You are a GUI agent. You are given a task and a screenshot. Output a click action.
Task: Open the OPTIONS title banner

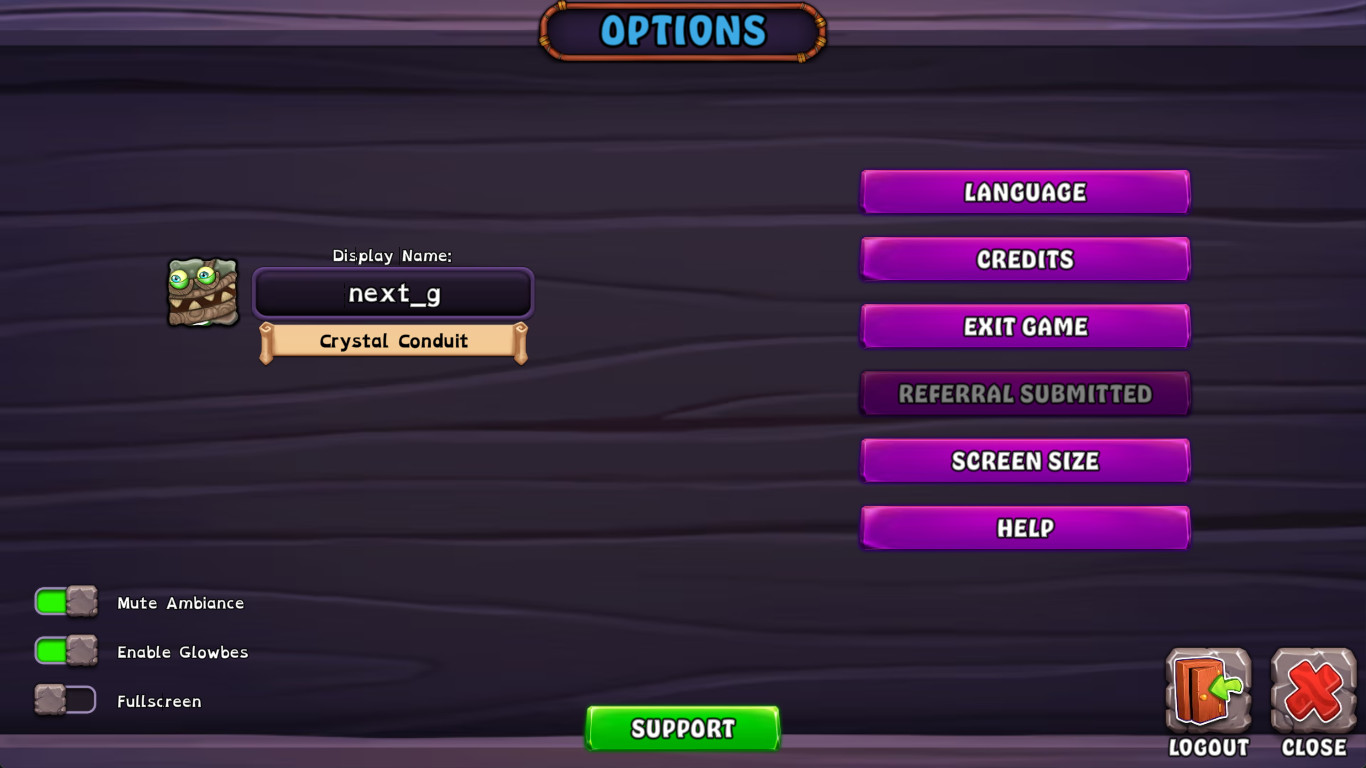click(x=683, y=31)
